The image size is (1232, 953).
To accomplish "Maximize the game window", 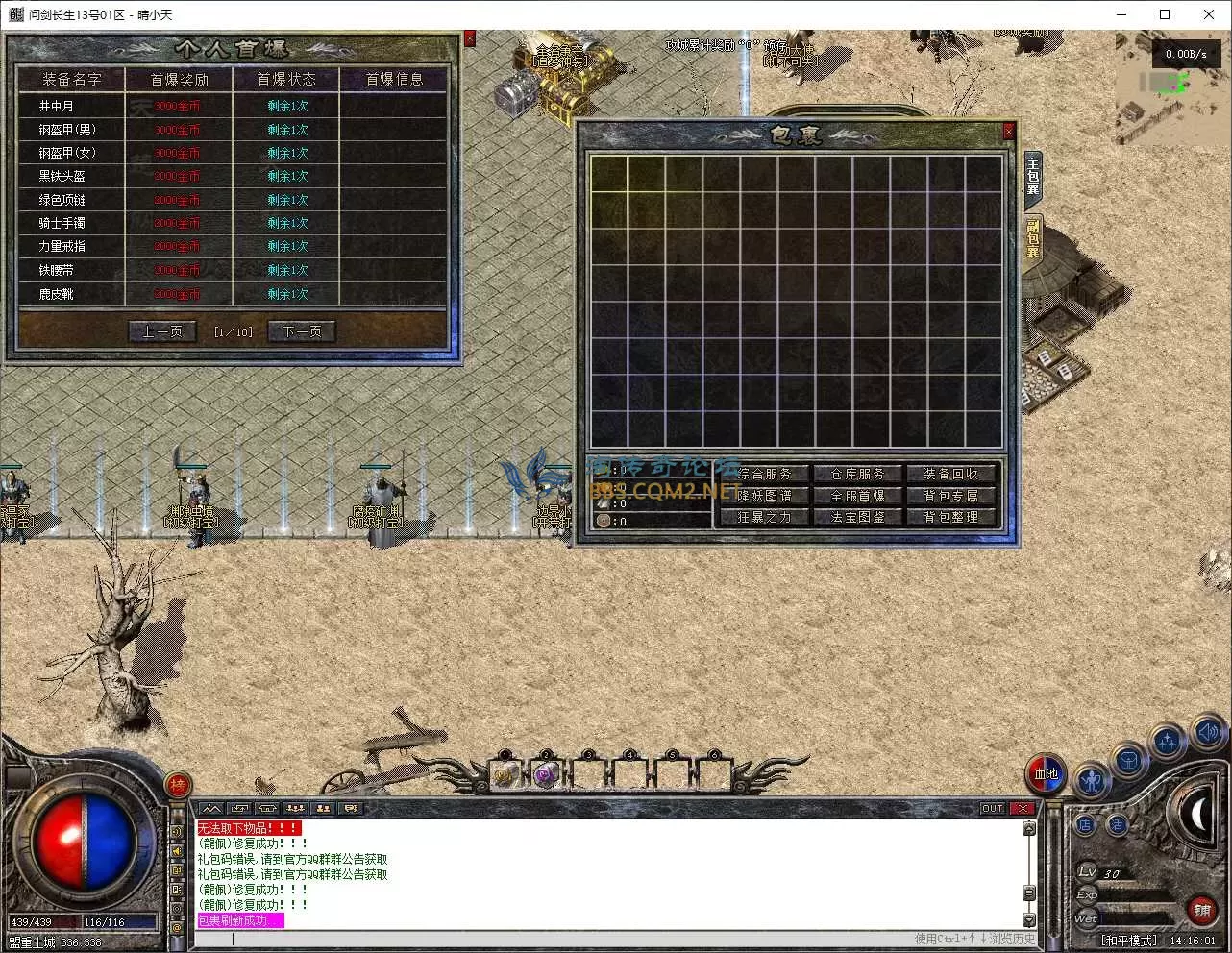I will [x=1165, y=14].
